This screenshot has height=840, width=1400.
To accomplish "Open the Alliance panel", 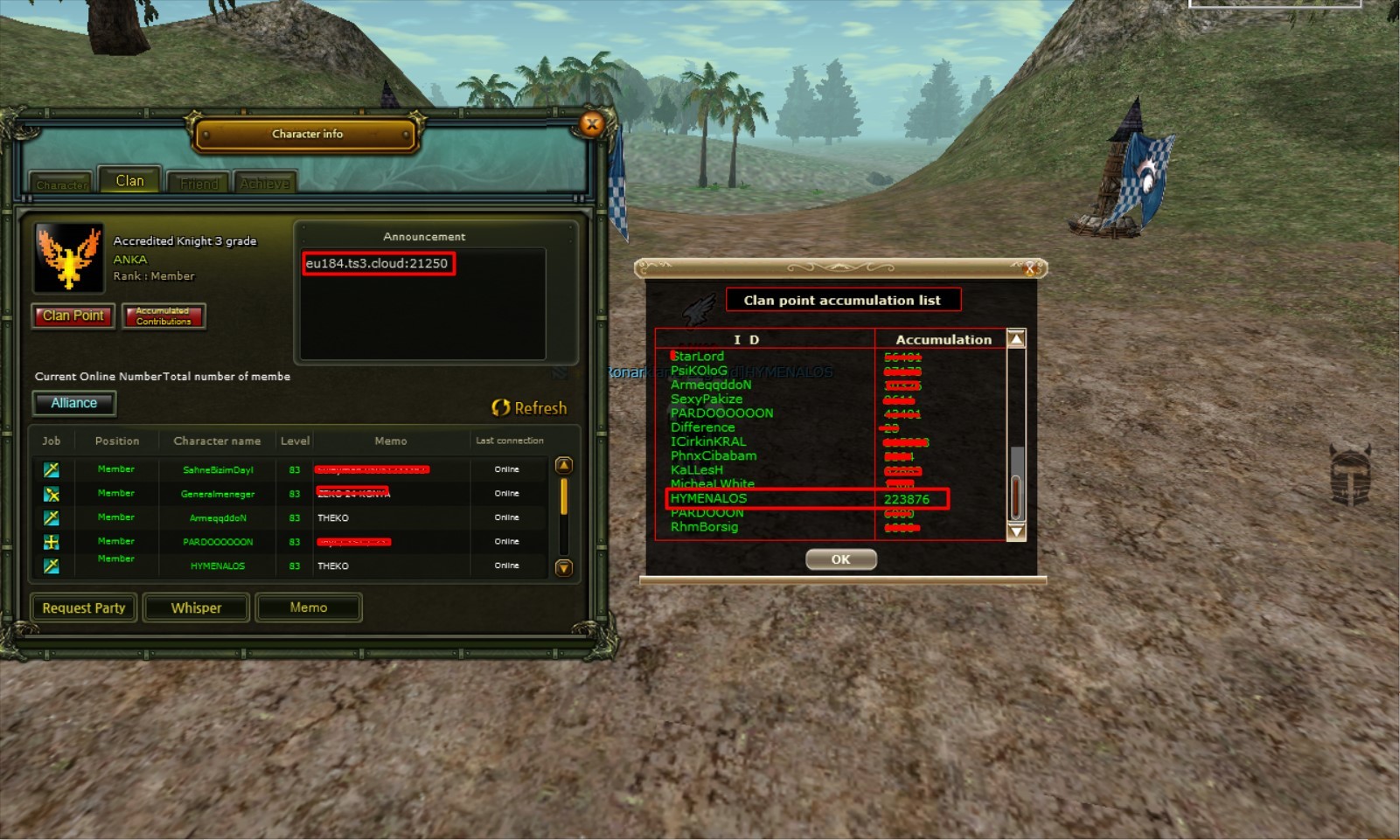I will (74, 403).
